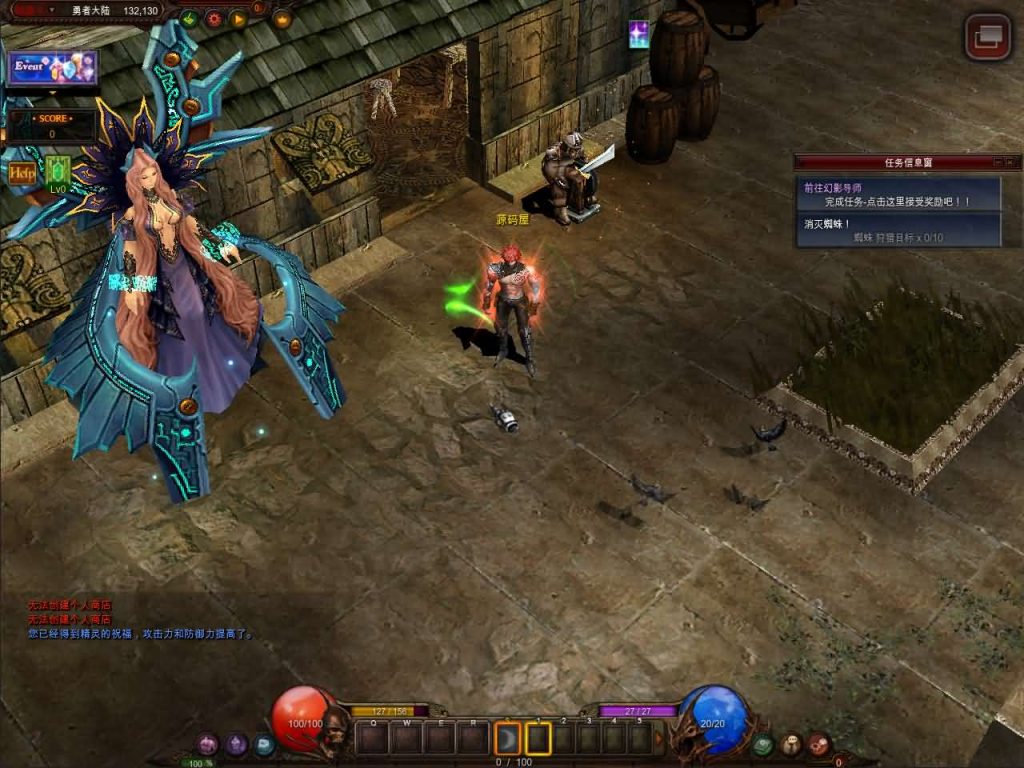Click the Help button
This screenshot has width=1024, height=768.
[x=22, y=172]
